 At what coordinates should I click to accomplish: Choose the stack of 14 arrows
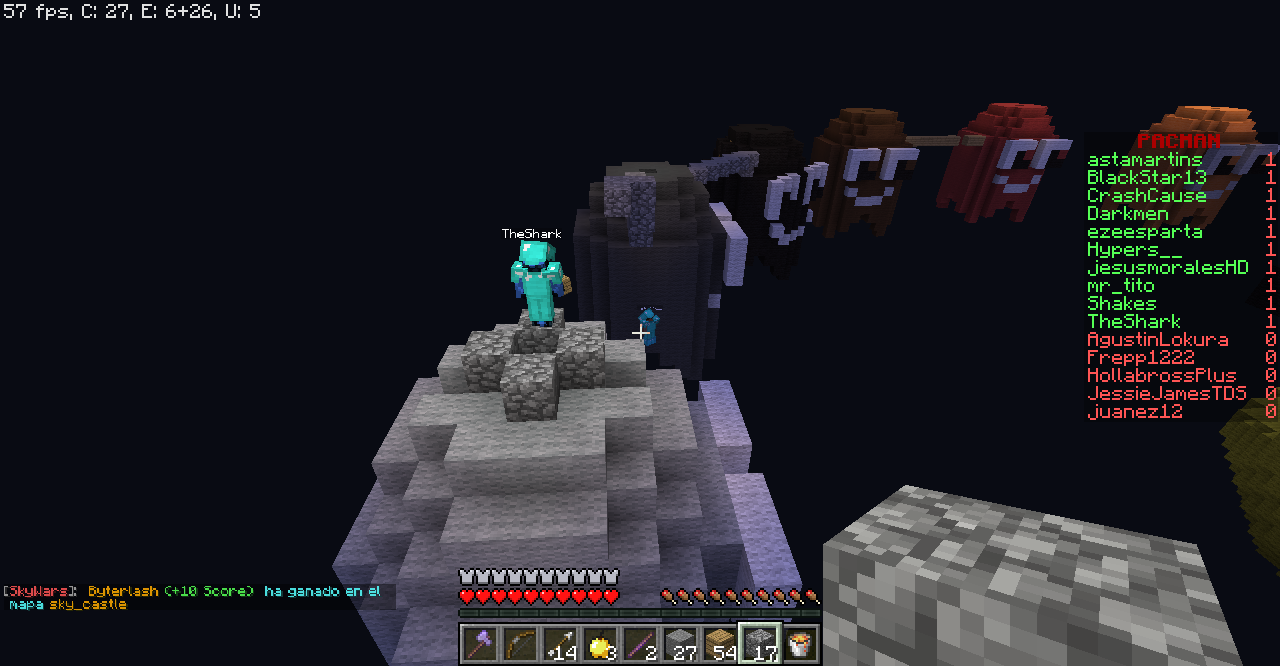click(x=558, y=643)
